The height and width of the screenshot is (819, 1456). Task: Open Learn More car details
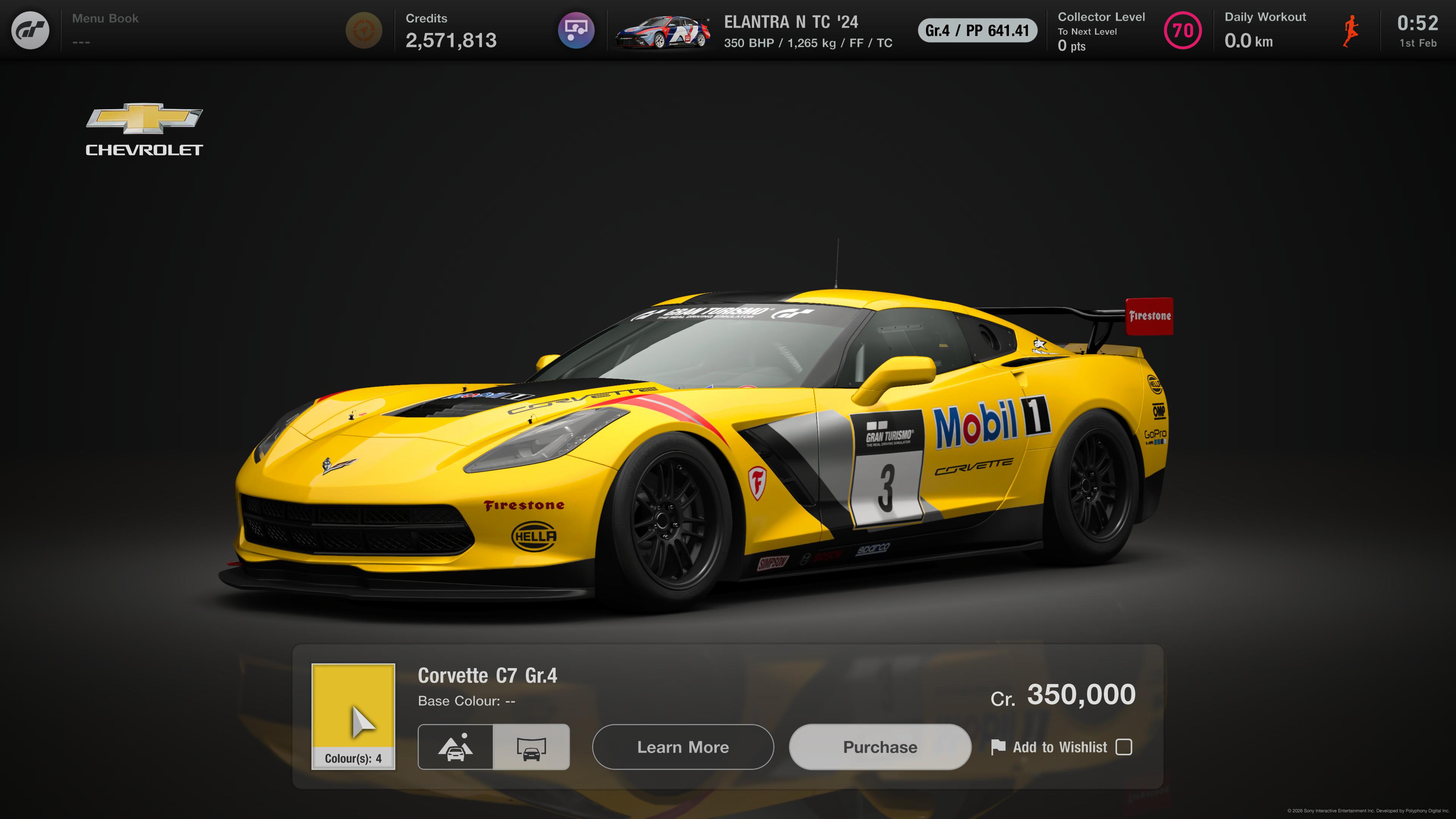pyautogui.click(x=683, y=747)
